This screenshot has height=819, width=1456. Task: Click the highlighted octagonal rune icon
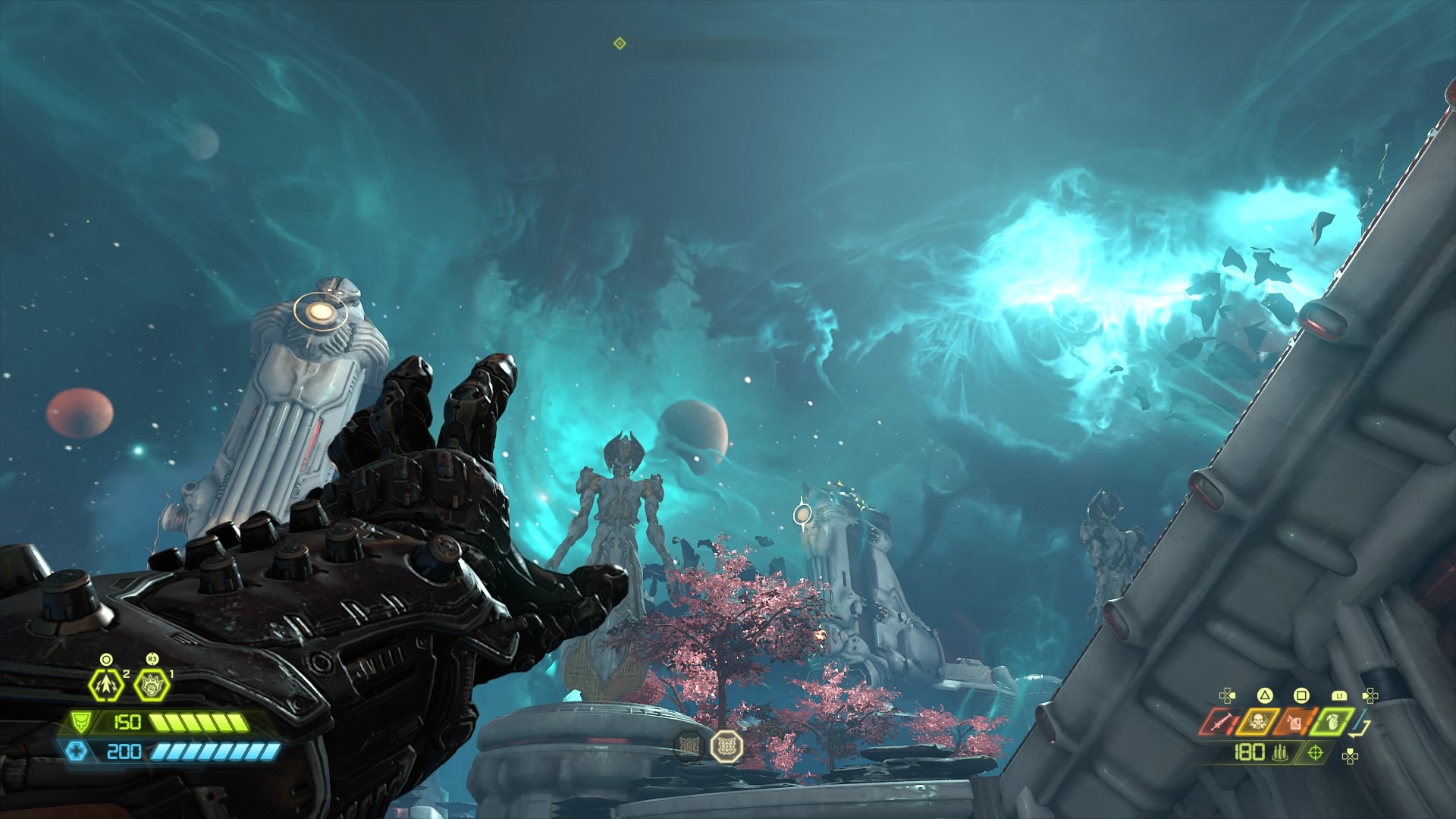point(726,746)
